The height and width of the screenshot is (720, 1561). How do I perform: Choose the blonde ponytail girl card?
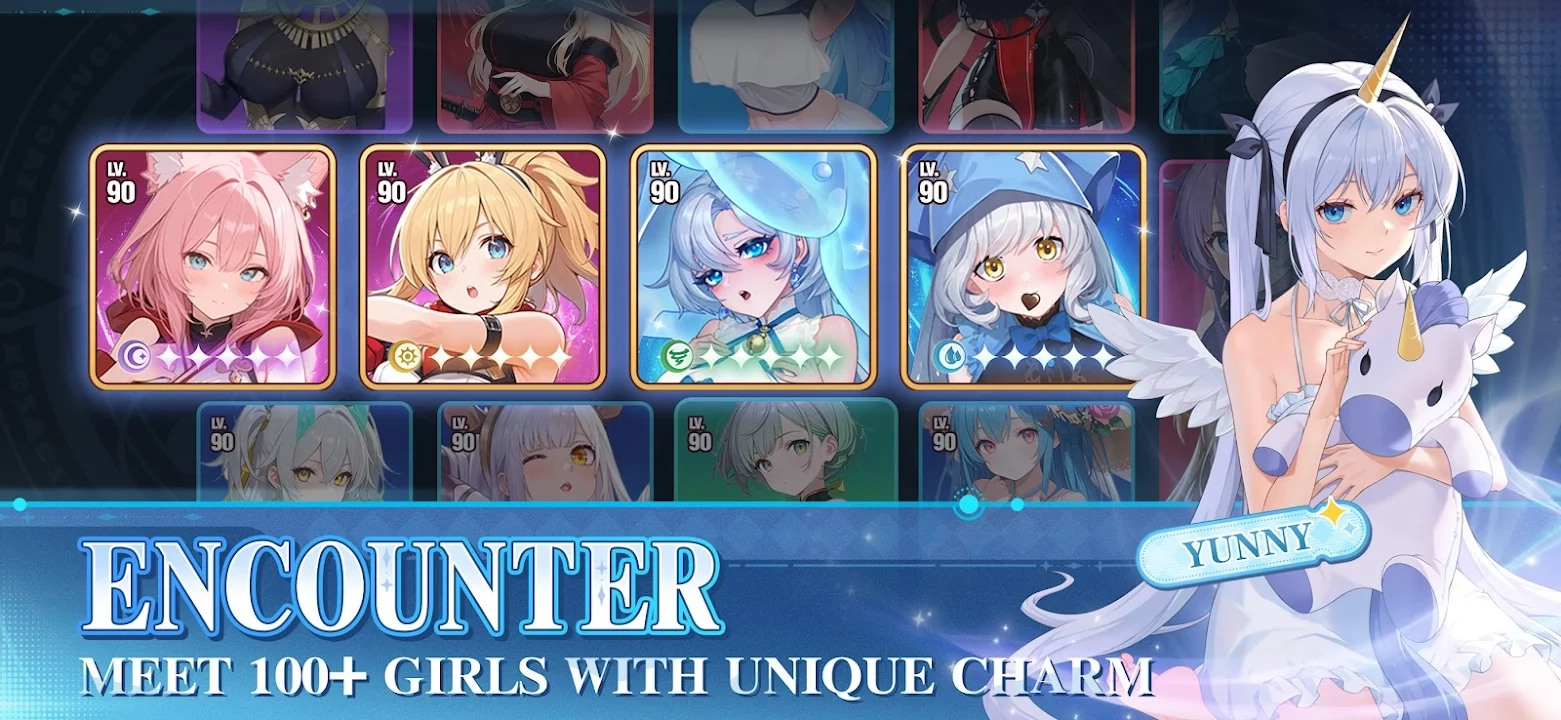482,266
